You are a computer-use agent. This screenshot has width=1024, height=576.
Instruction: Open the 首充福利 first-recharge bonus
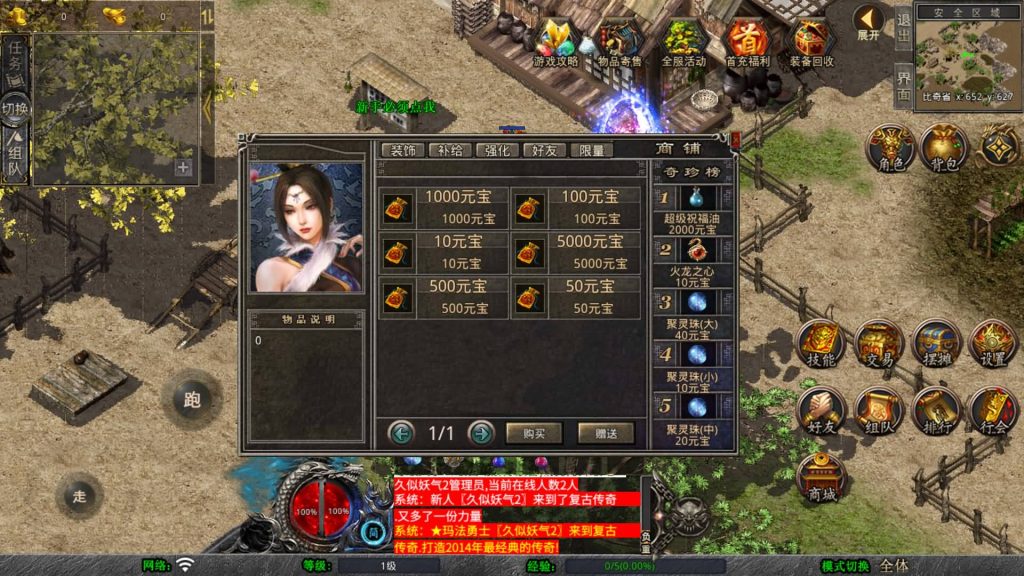tap(746, 43)
